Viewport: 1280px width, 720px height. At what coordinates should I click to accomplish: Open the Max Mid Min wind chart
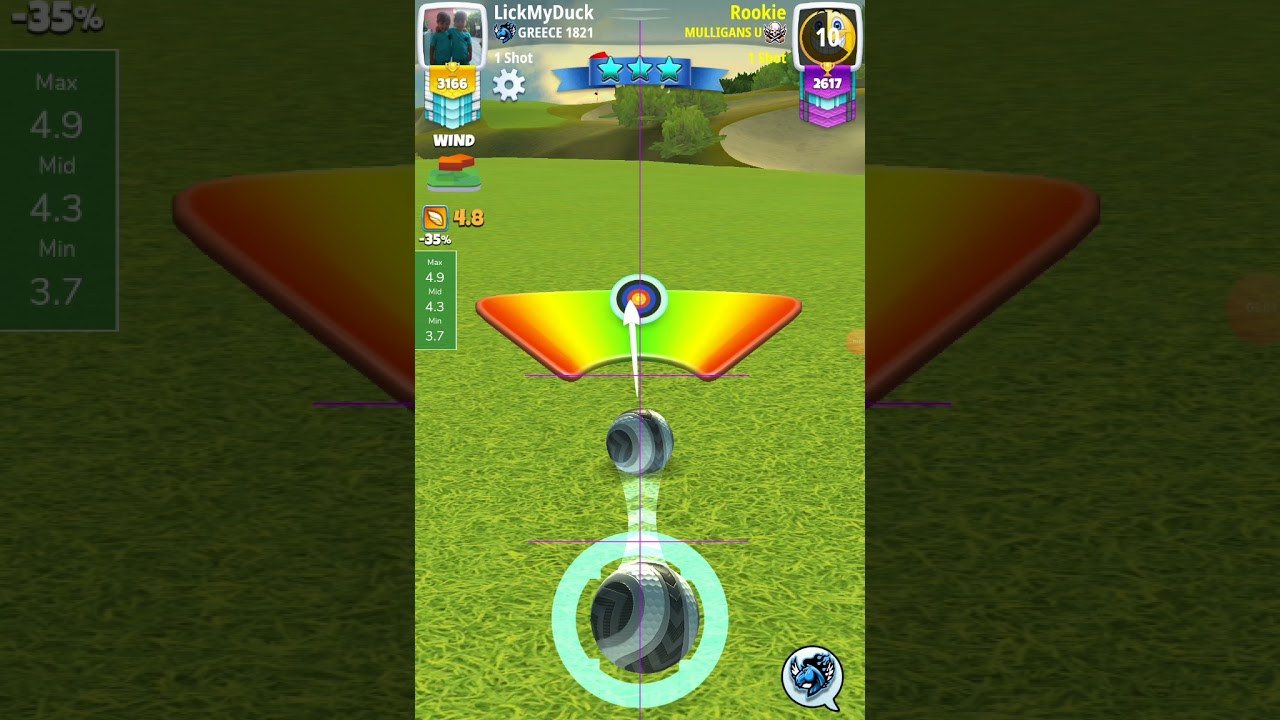pyautogui.click(x=435, y=300)
